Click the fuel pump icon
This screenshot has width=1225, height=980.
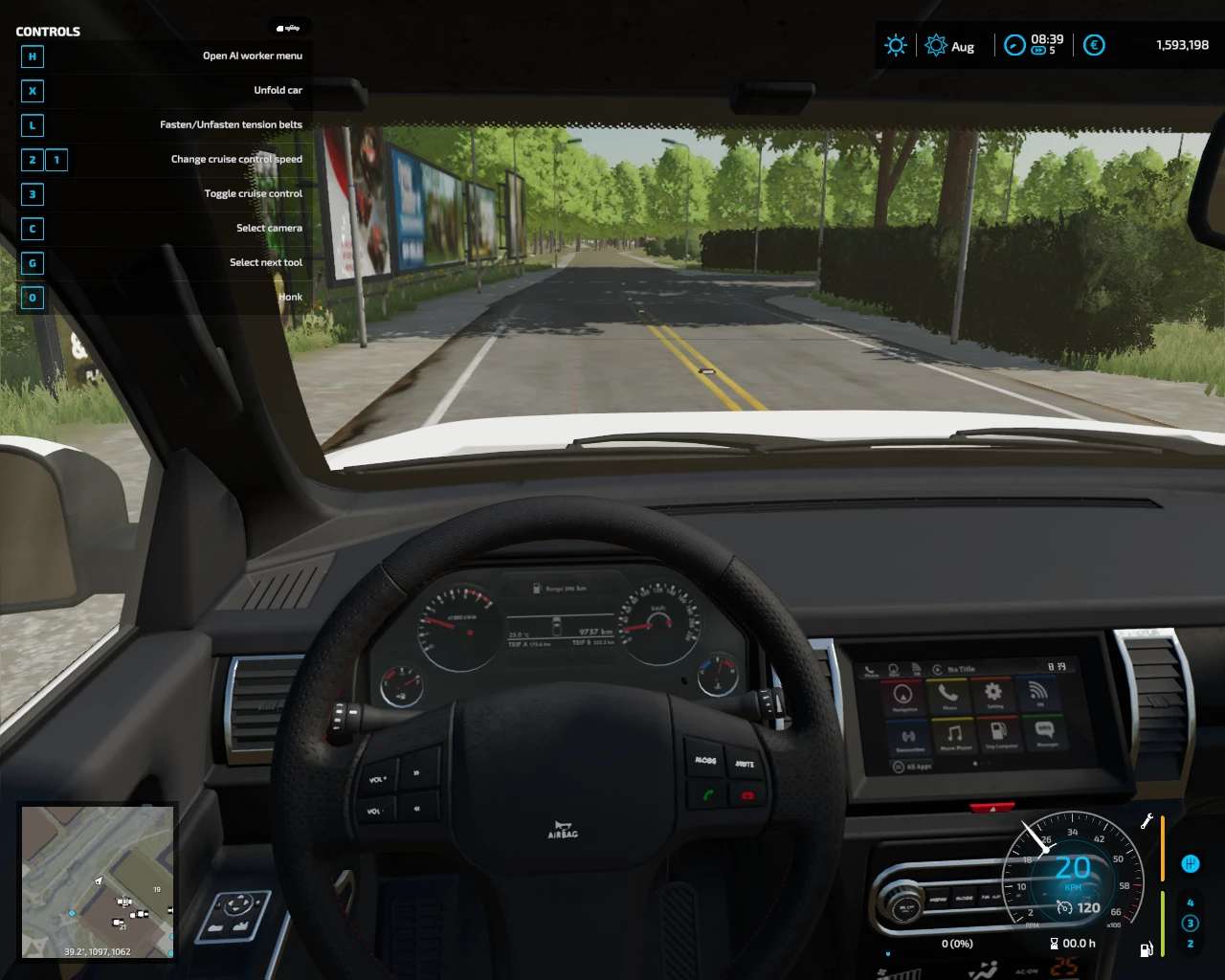point(1147,948)
